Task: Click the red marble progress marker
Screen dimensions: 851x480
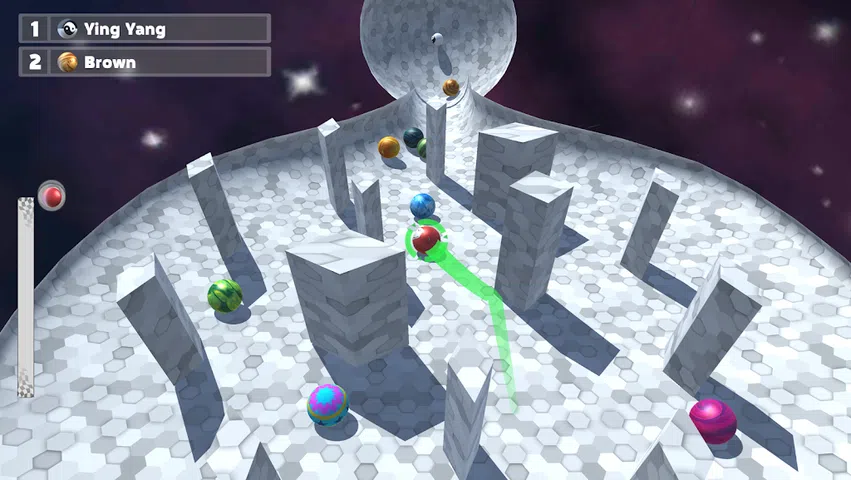Action: click(52, 196)
